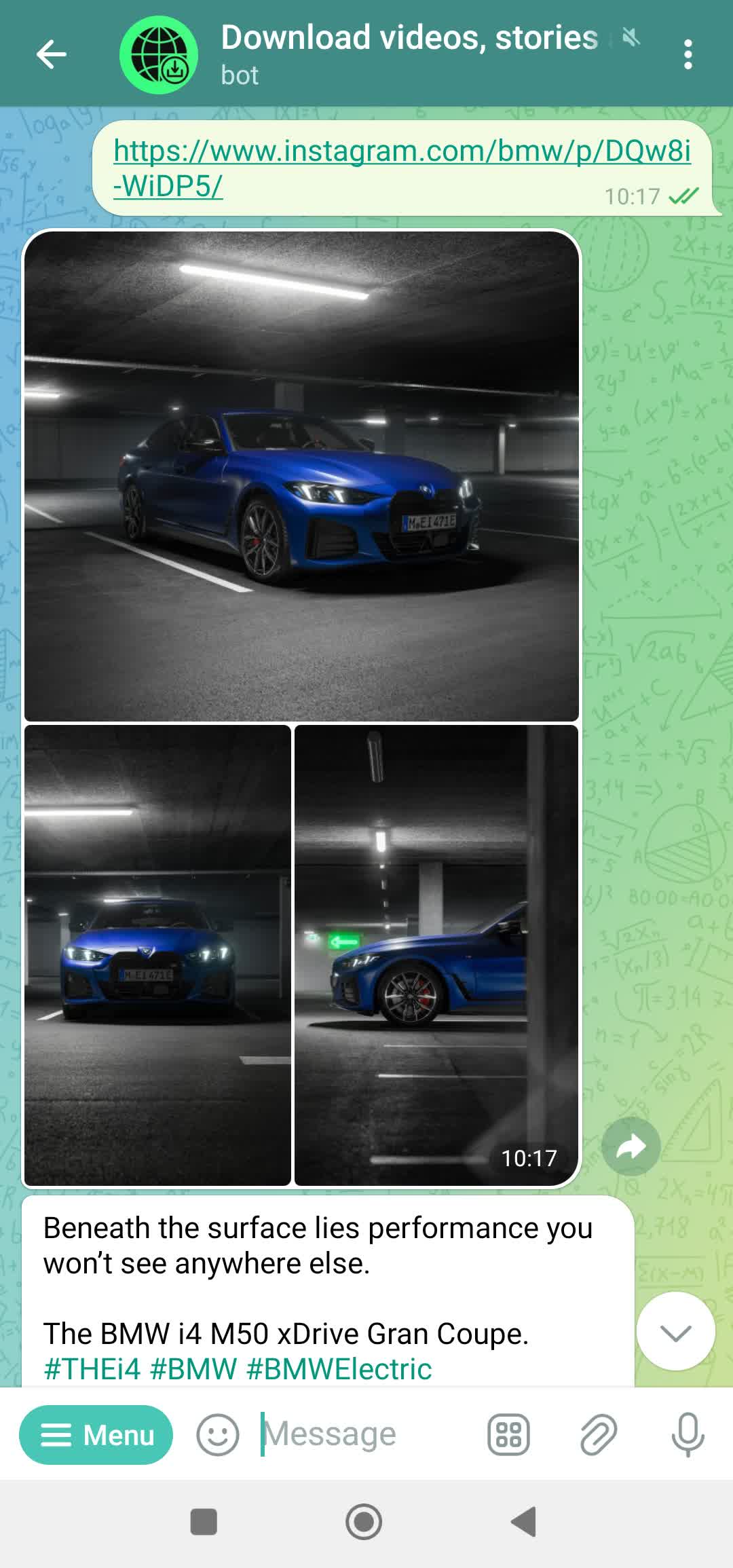Open the three-dot options menu
733x1568 pixels.
click(688, 54)
